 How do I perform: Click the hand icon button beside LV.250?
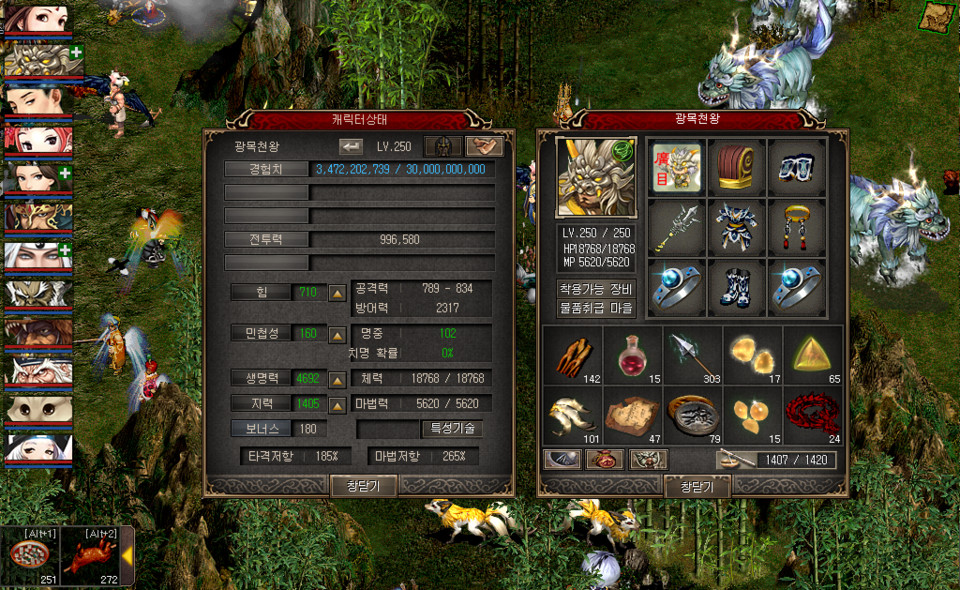pos(484,146)
